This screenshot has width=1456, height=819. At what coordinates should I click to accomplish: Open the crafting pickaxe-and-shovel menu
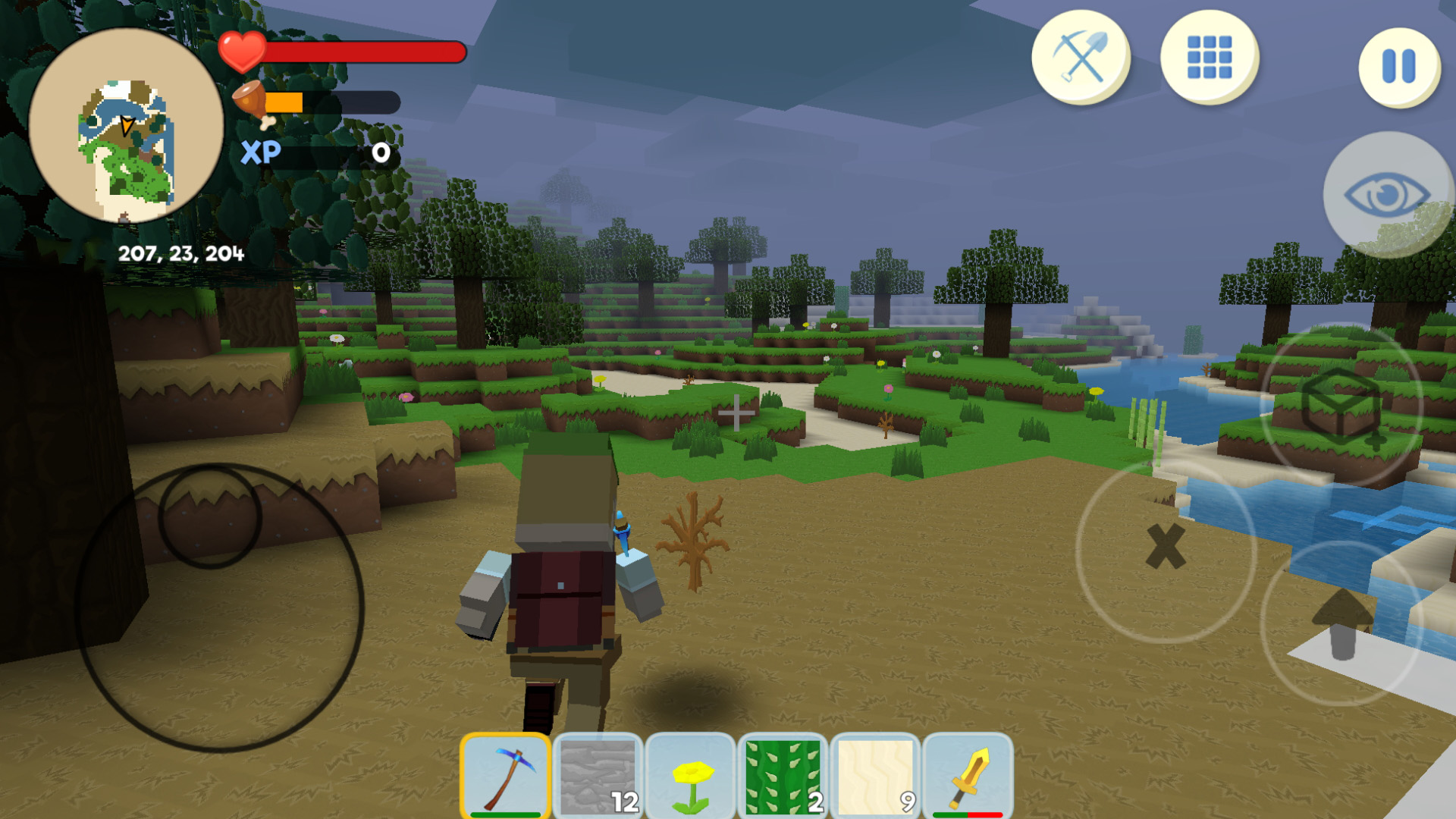pyautogui.click(x=1080, y=58)
